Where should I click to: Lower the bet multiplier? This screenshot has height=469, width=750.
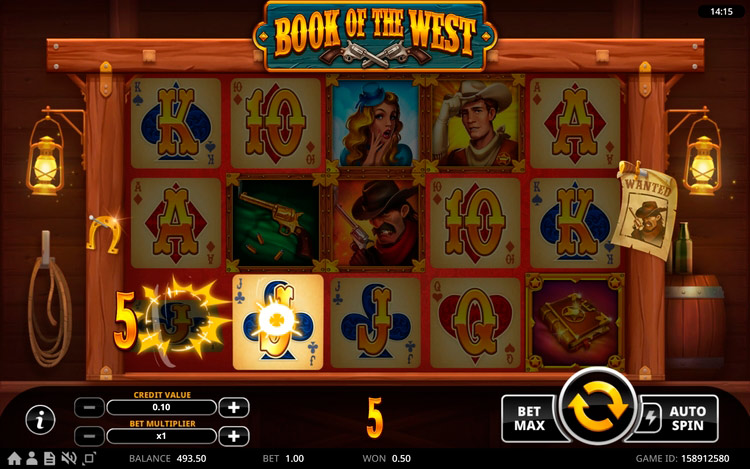89,436
